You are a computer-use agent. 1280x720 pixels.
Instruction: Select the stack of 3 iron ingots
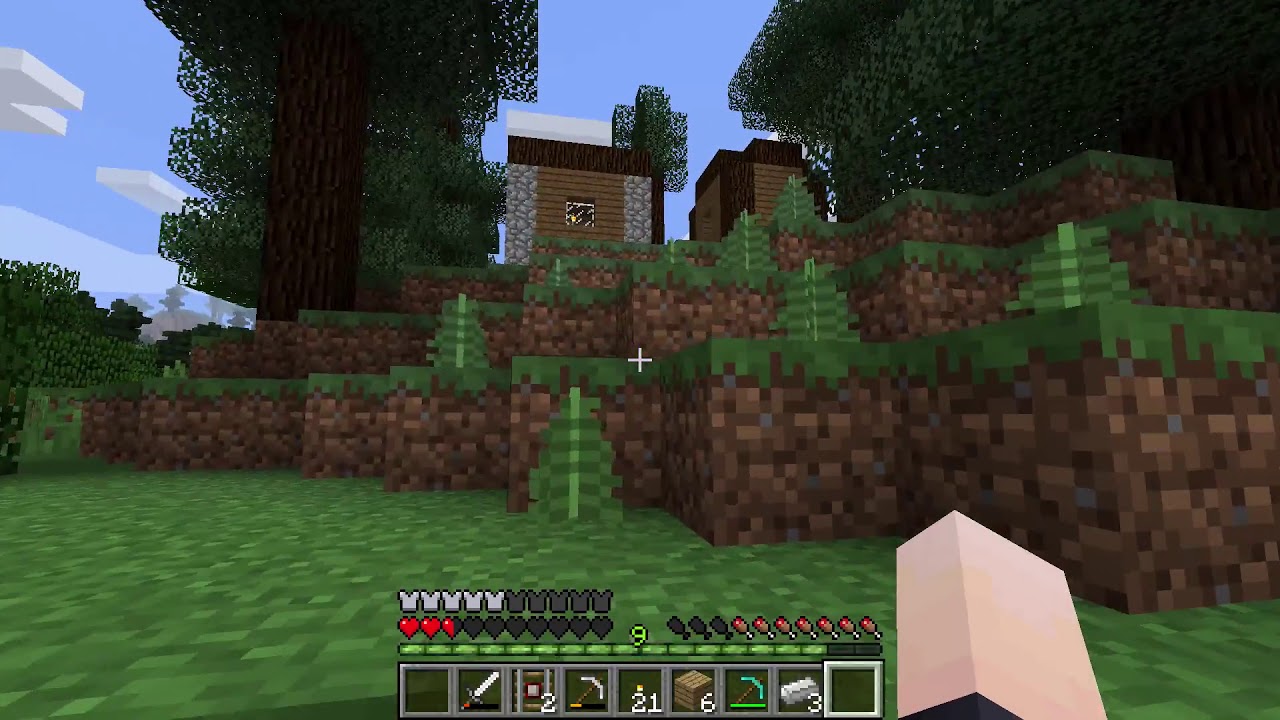pos(801,686)
